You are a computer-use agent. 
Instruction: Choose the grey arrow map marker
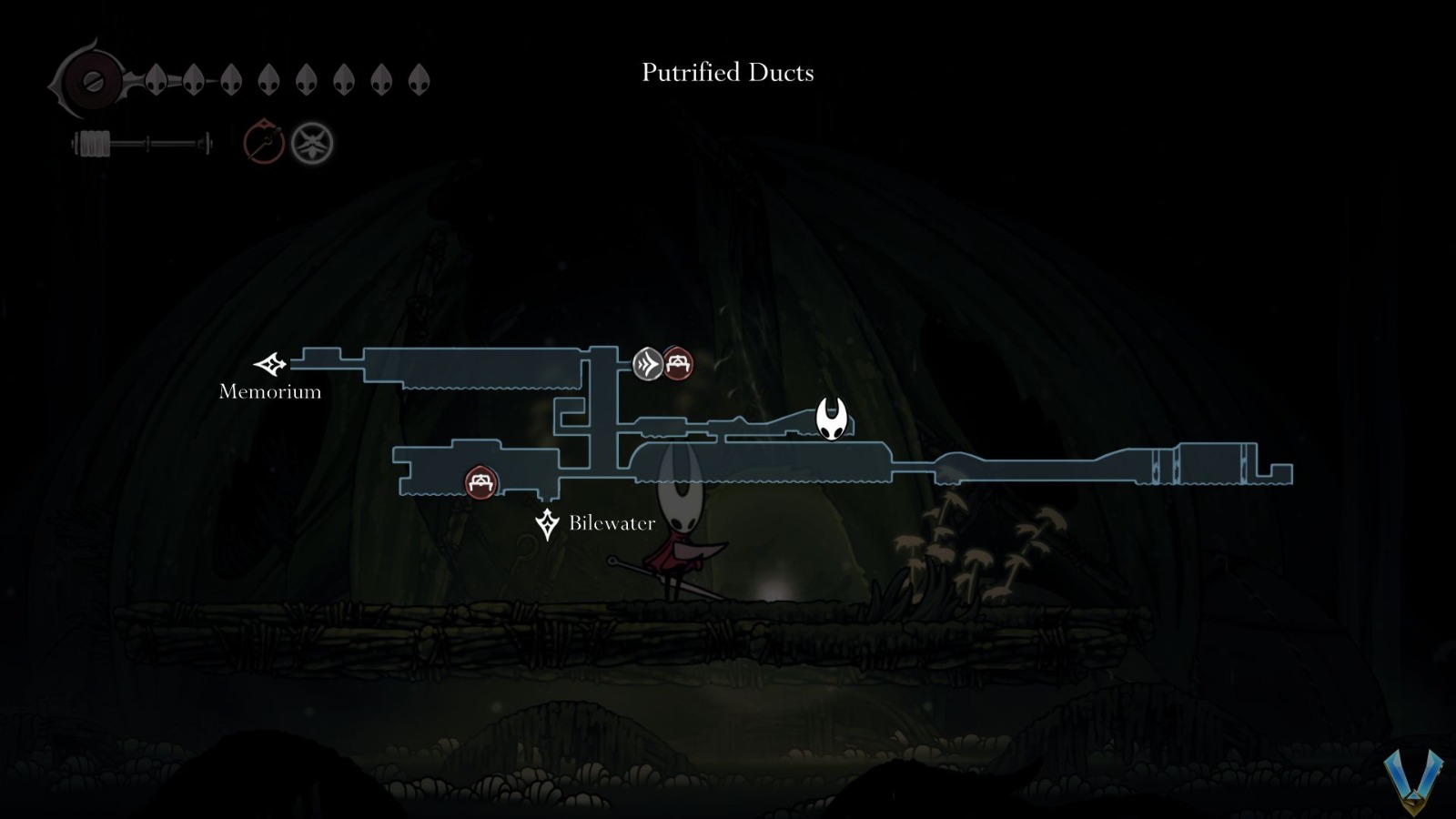(x=648, y=364)
